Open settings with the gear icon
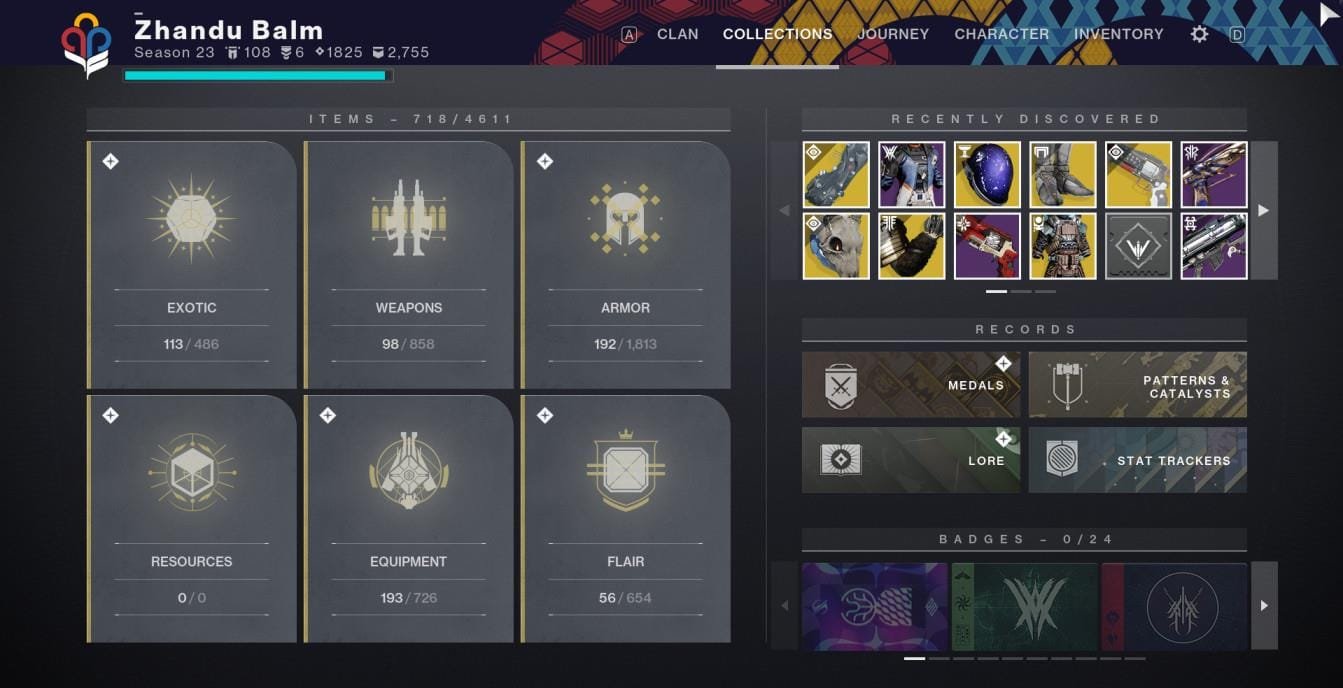Screen dimensions: 1343x688 click(x=1199, y=34)
